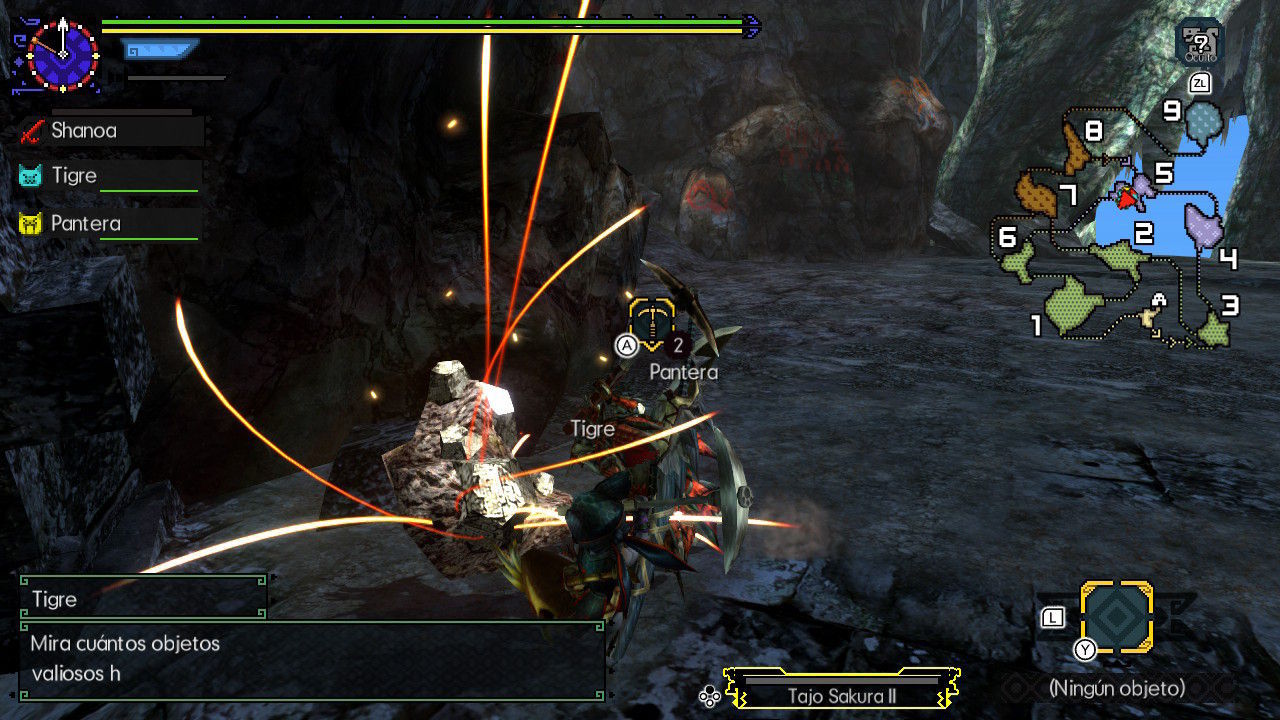The image size is (1280, 720).
Task: Click the pickaxe mining icon
Action: [653, 324]
